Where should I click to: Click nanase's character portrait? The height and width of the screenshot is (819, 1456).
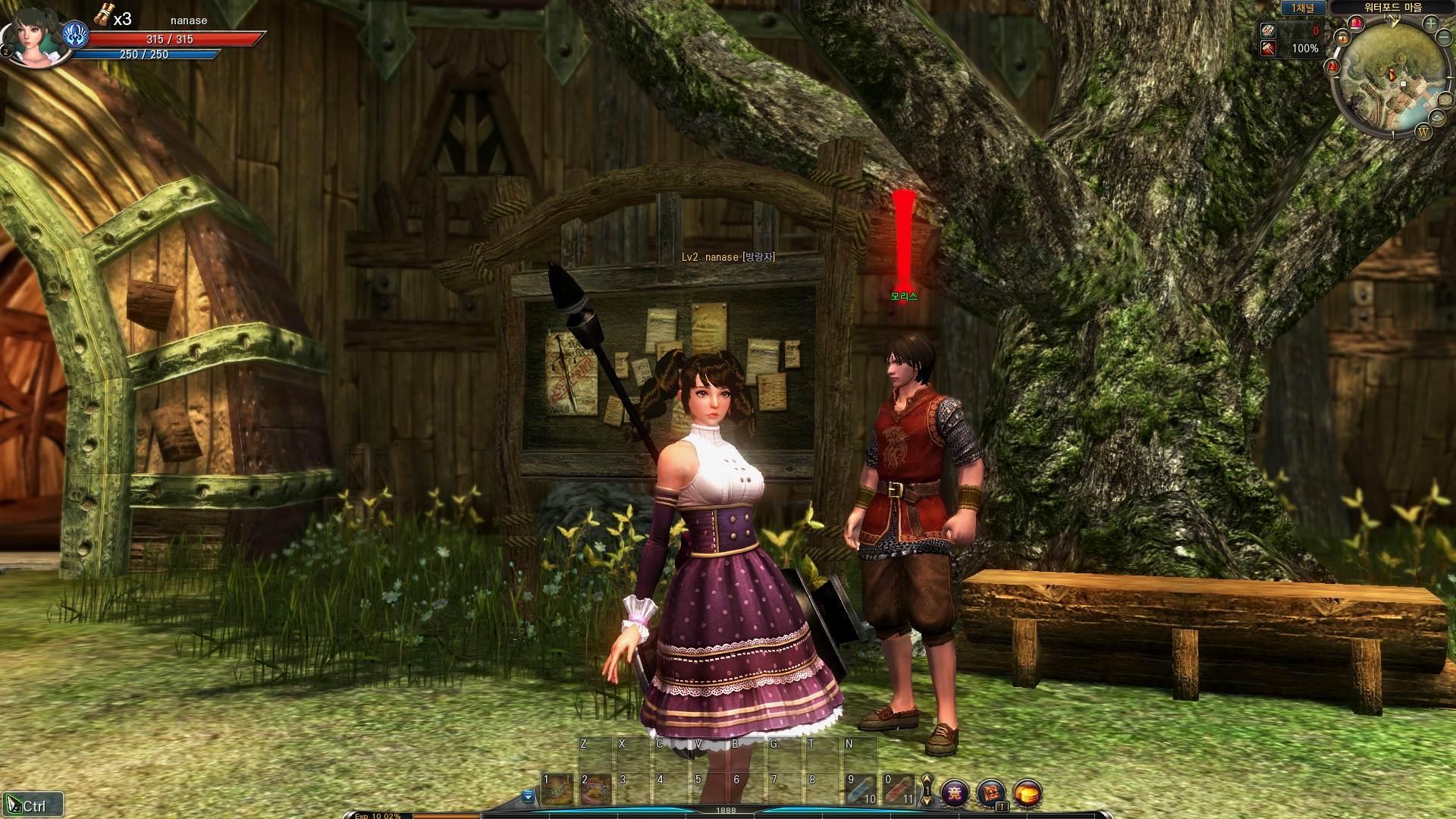coord(33,36)
